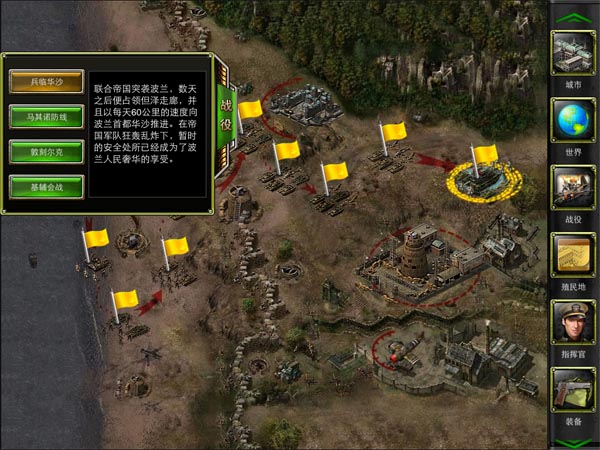The image size is (600, 450).
Task: Open the 基辅会战 campaign mission
Action: pos(46,186)
